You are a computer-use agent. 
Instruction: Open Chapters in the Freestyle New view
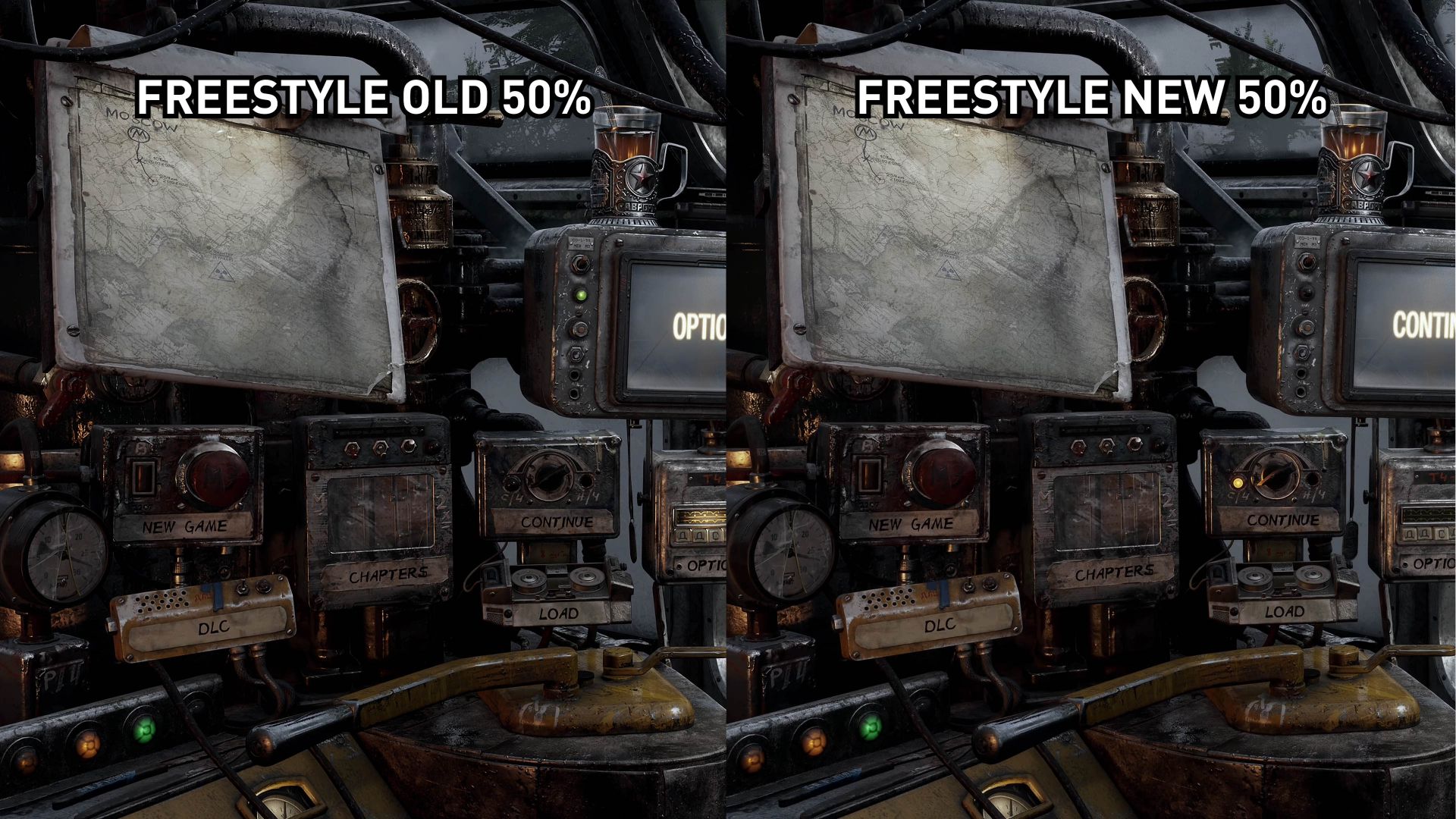pyautogui.click(x=1114, y=573)
